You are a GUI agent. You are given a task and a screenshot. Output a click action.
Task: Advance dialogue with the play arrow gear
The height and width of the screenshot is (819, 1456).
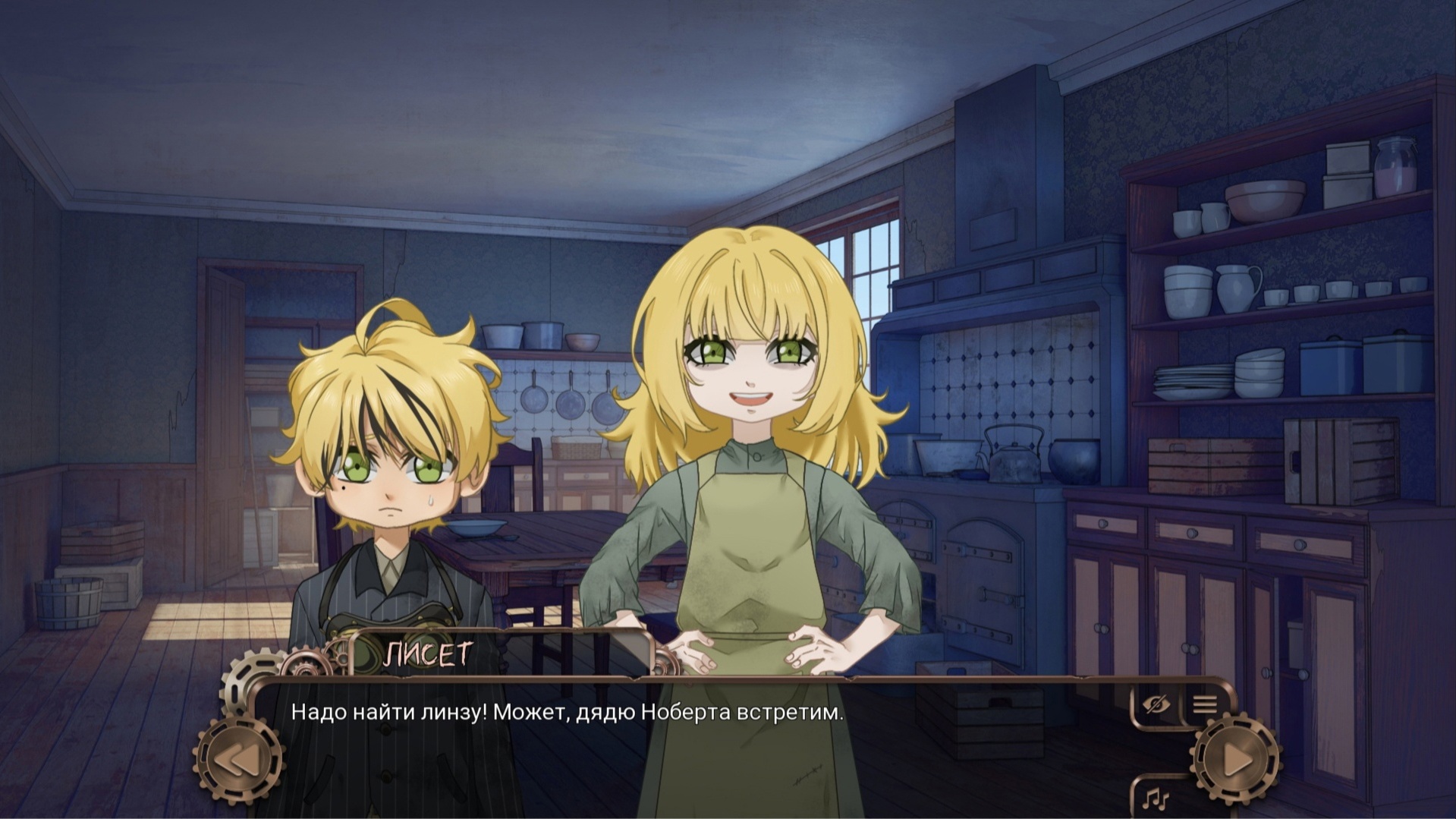(1236, 759)
